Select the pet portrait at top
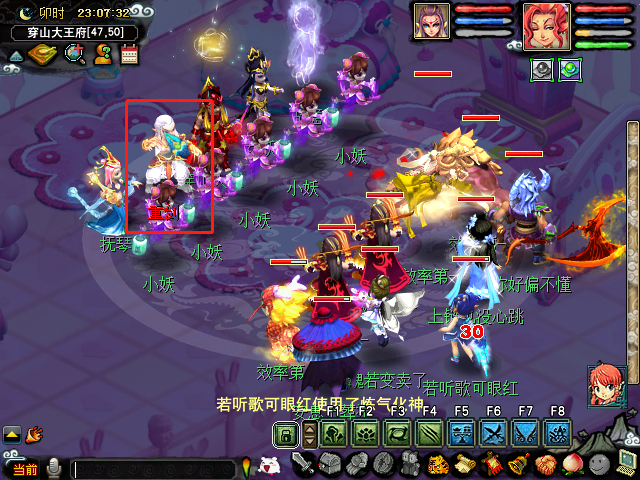Image resolution: width=640 pixels, height=480 pixels. point(432,22)
